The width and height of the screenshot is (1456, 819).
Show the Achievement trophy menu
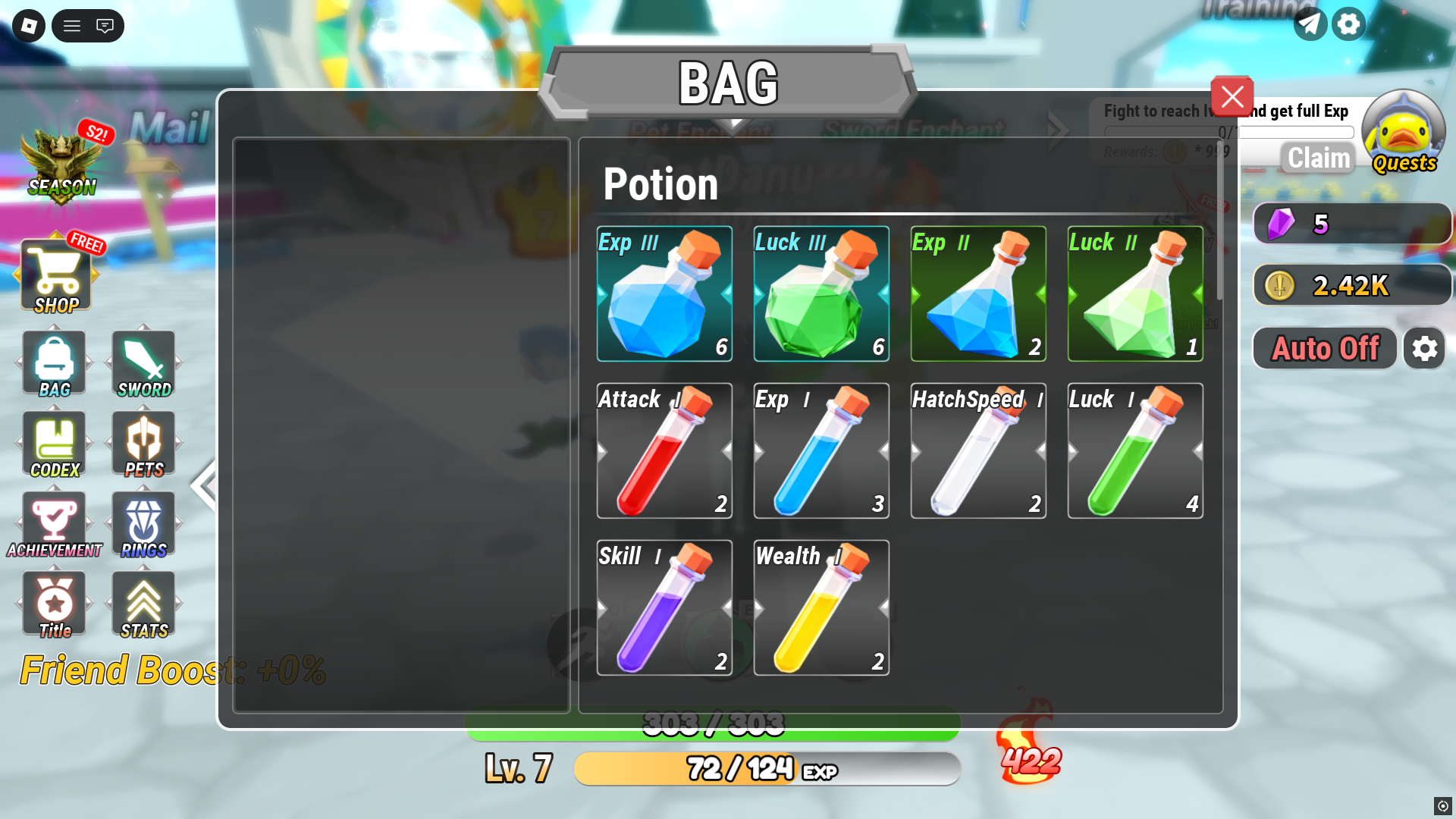coord(55,525)
